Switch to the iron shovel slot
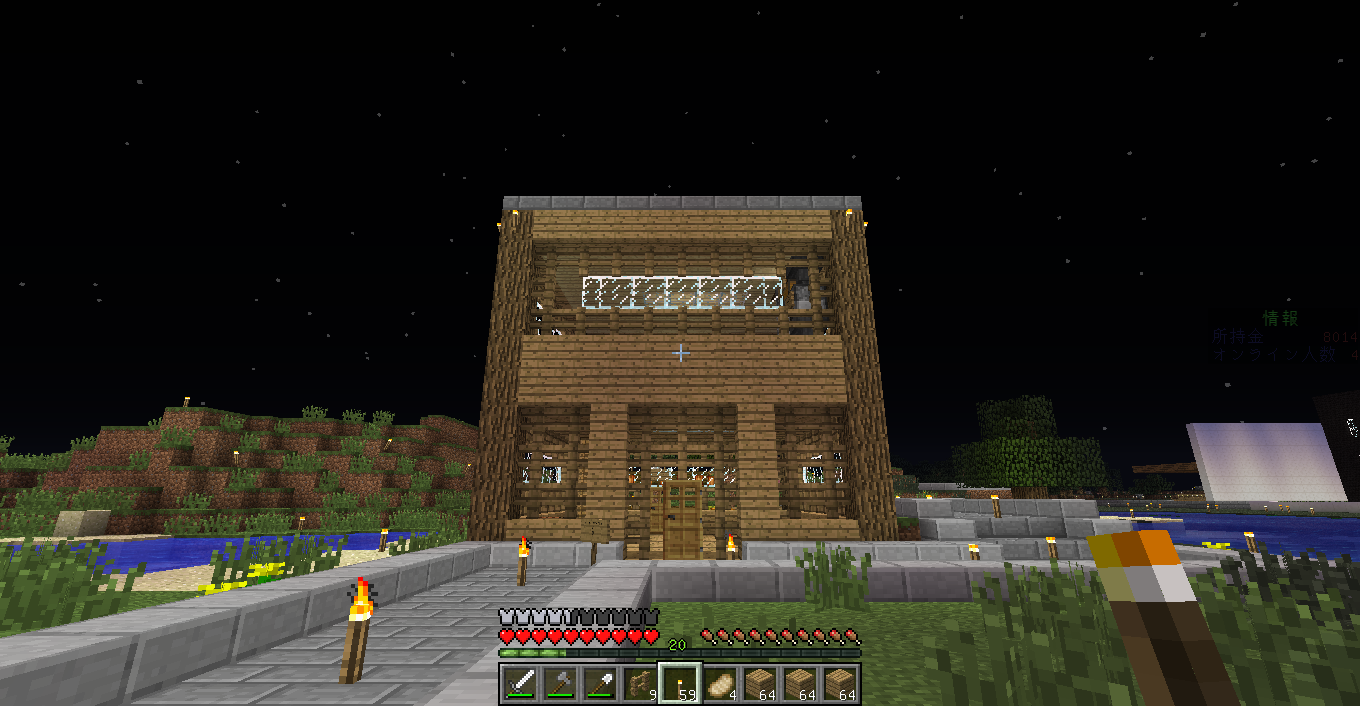The height and width of the screenshot is (706, 1360). tap(601, 684)
